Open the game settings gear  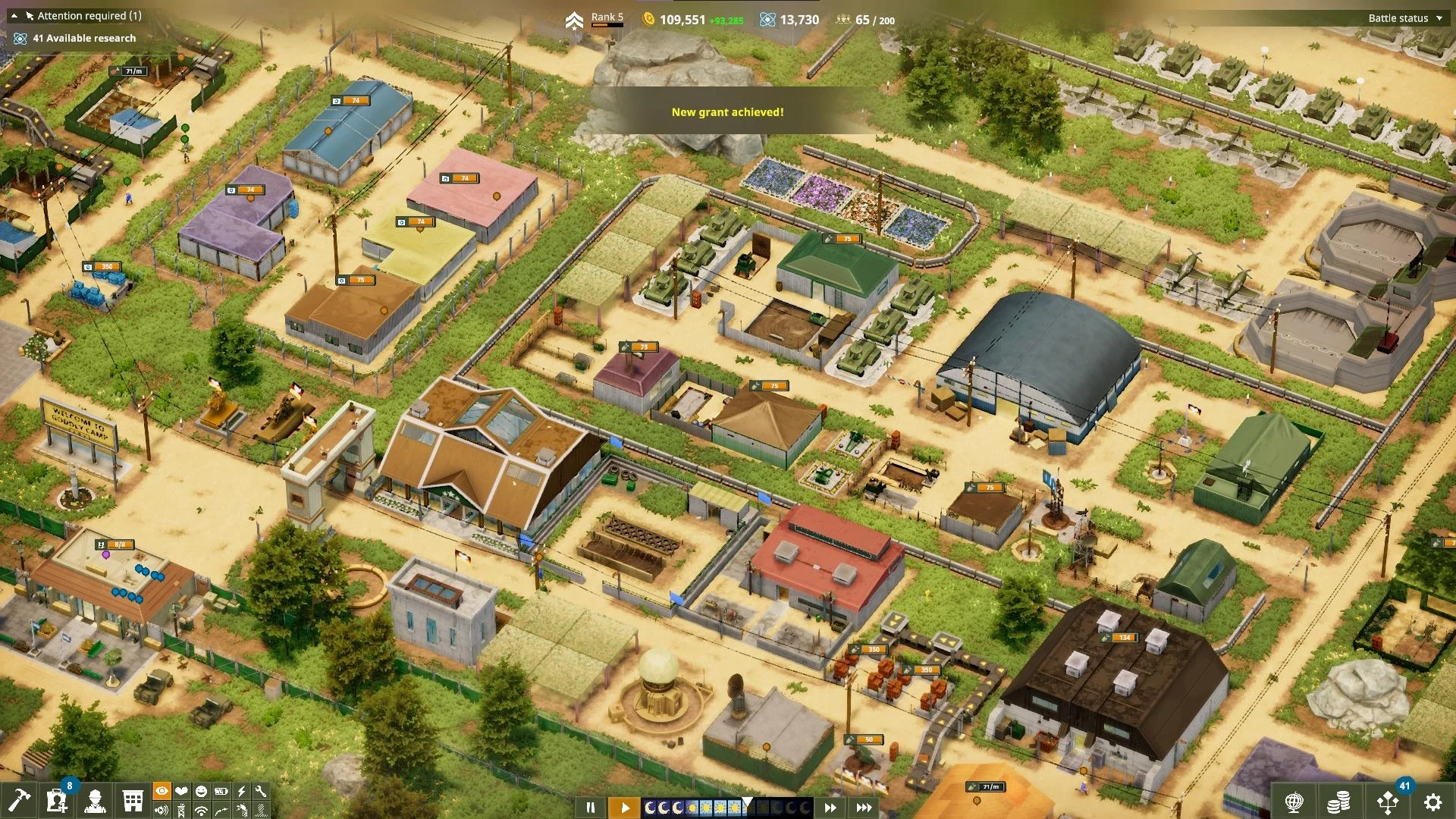[x=1434, y=802]
